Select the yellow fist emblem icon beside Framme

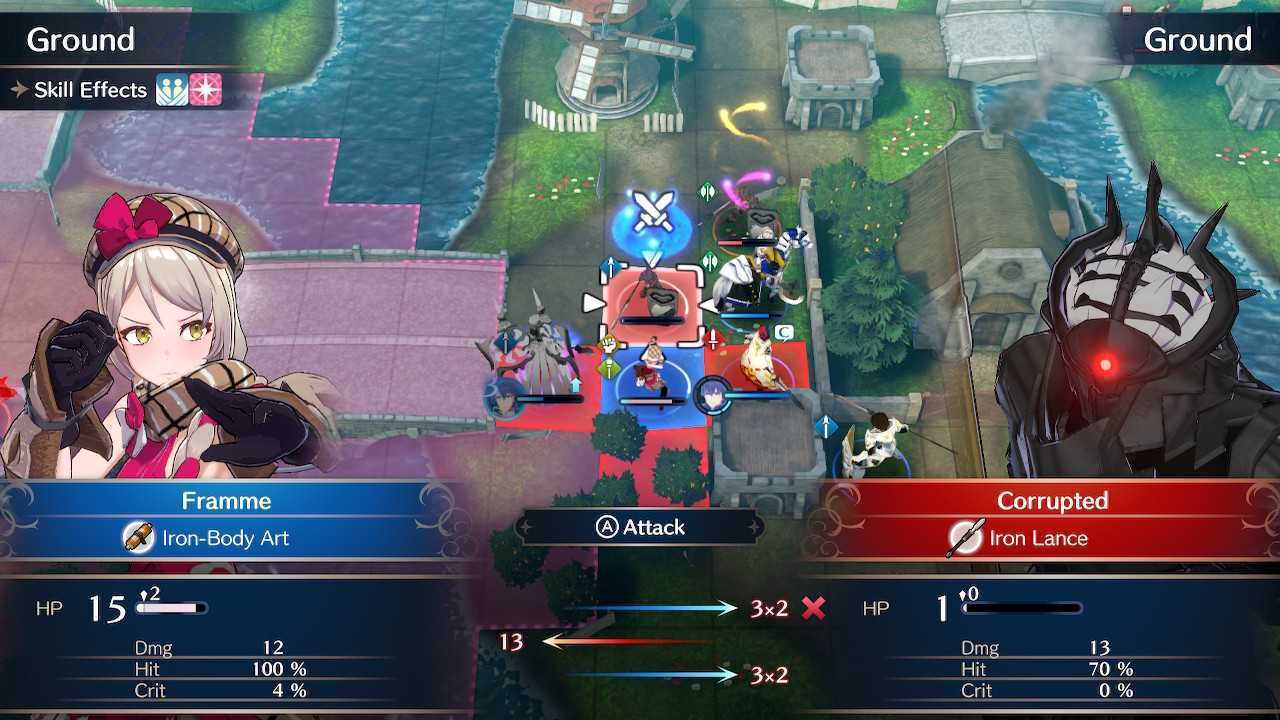(x=607, y=344)
